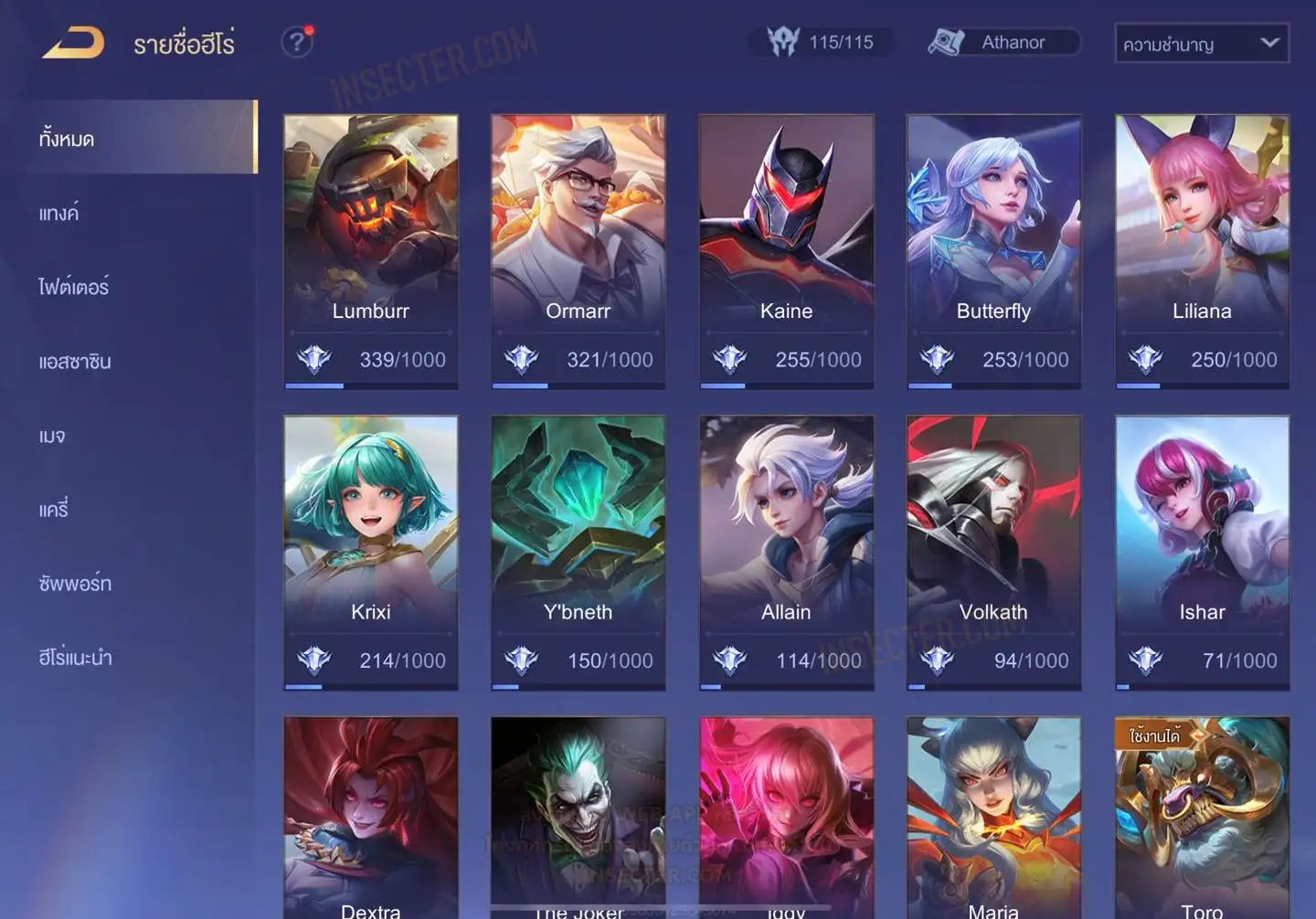Choose the เมจ hero filter

52,435
